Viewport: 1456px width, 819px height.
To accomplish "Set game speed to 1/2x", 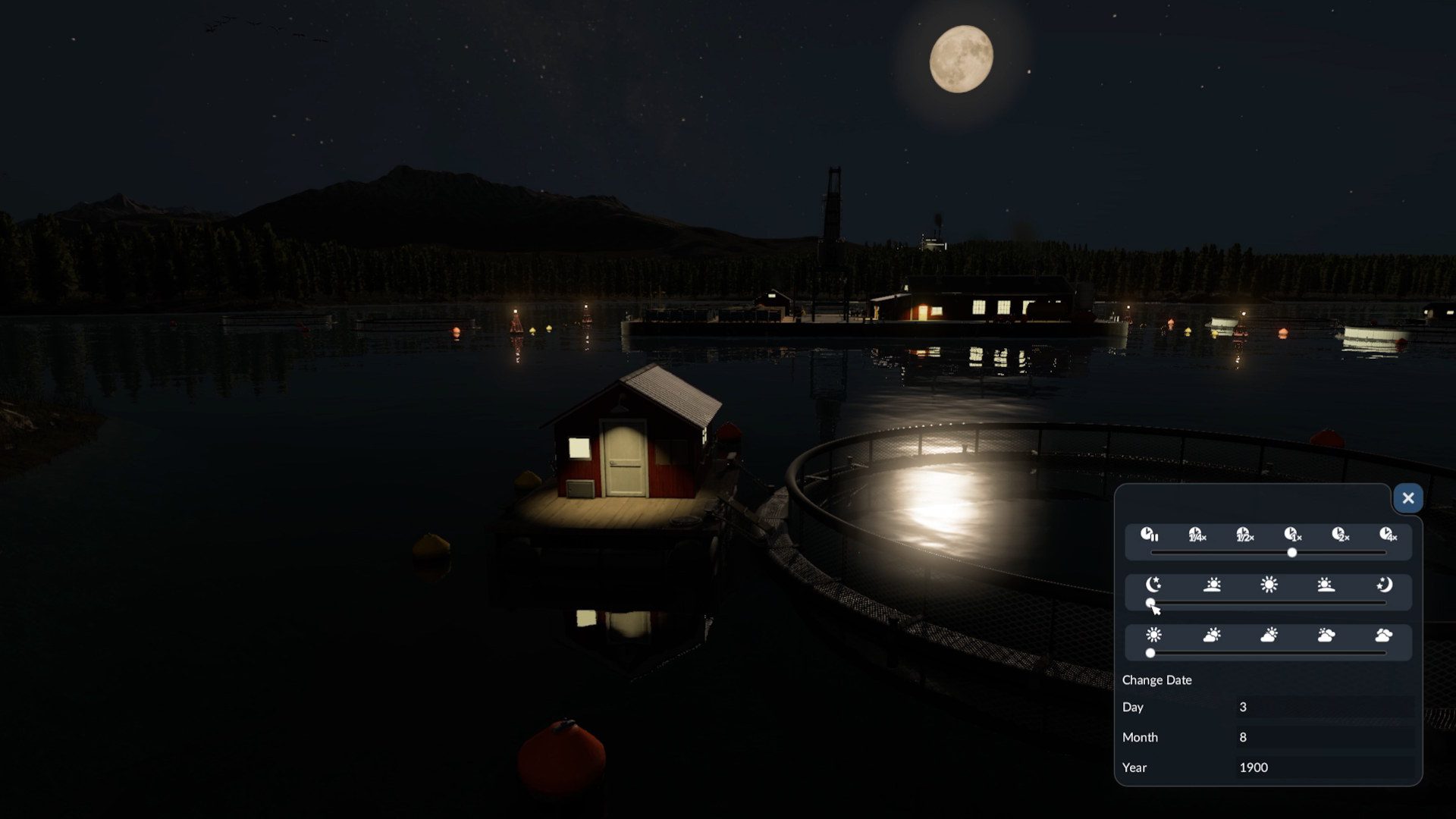I will tap(1244, 535).
